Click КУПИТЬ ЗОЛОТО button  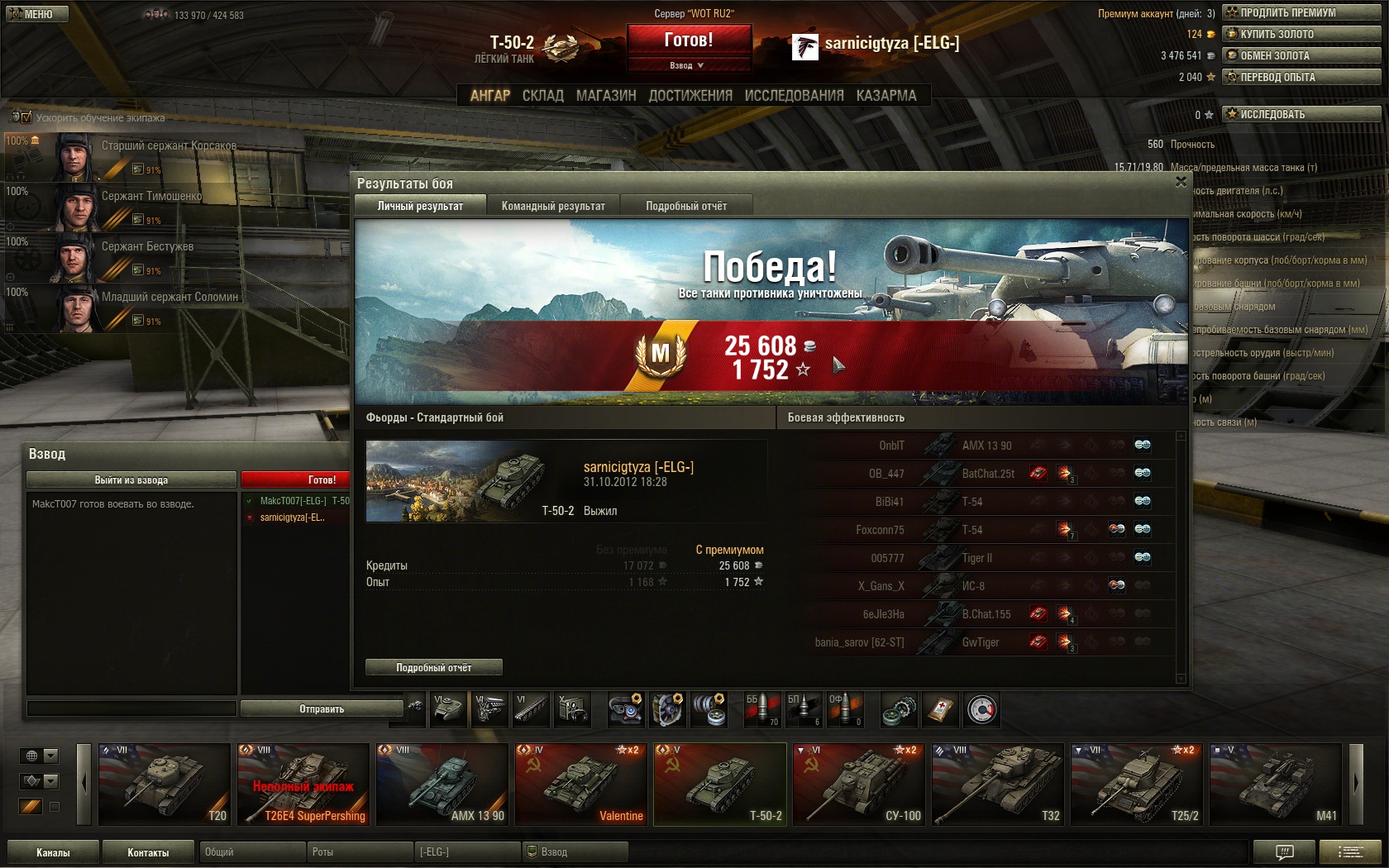click(1301, 34)
